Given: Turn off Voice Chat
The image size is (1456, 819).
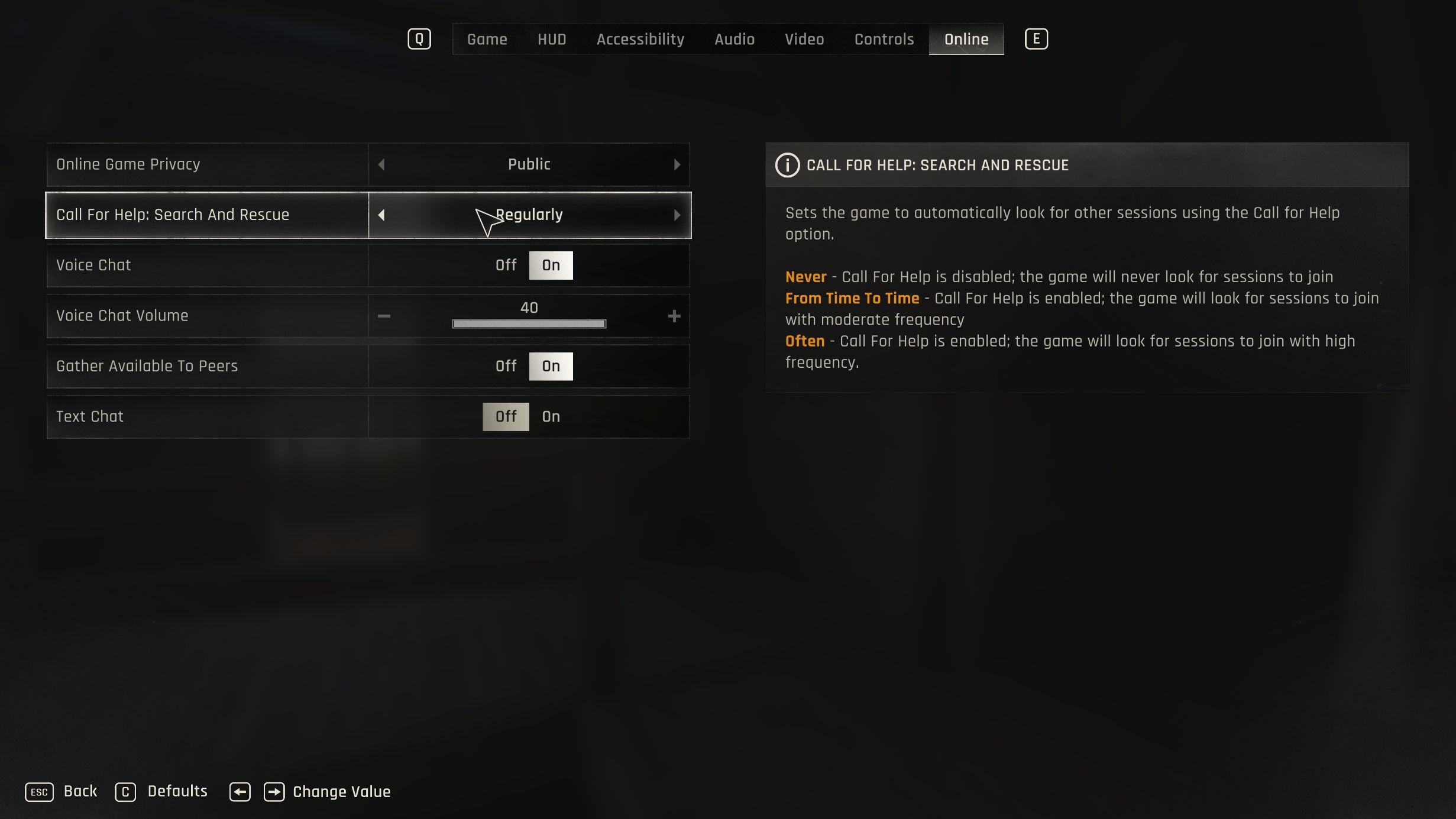Looking at the screenshot, I should (506, 265).
